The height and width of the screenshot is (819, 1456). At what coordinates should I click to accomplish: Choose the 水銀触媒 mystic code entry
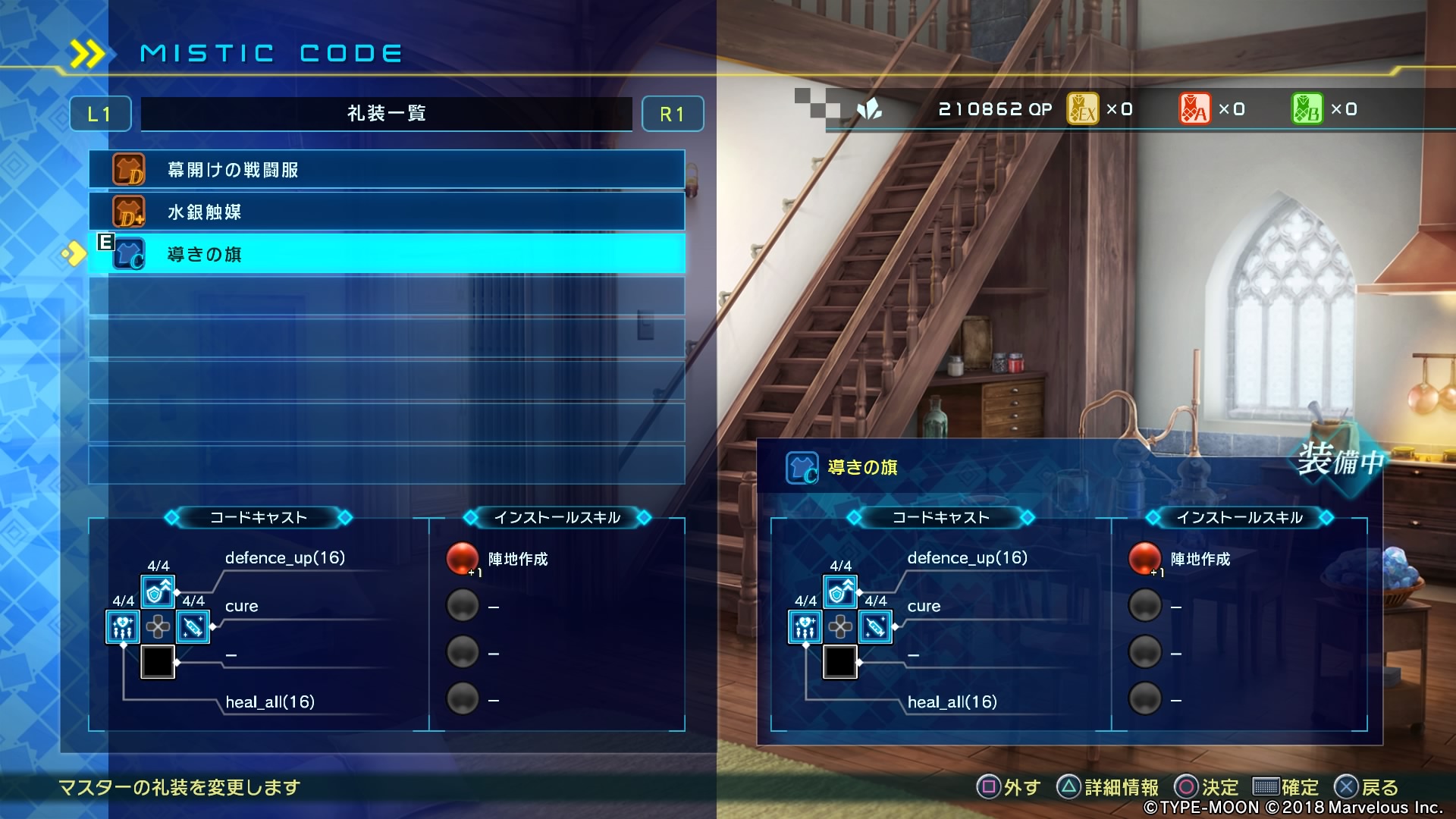(x=387, y=212)
